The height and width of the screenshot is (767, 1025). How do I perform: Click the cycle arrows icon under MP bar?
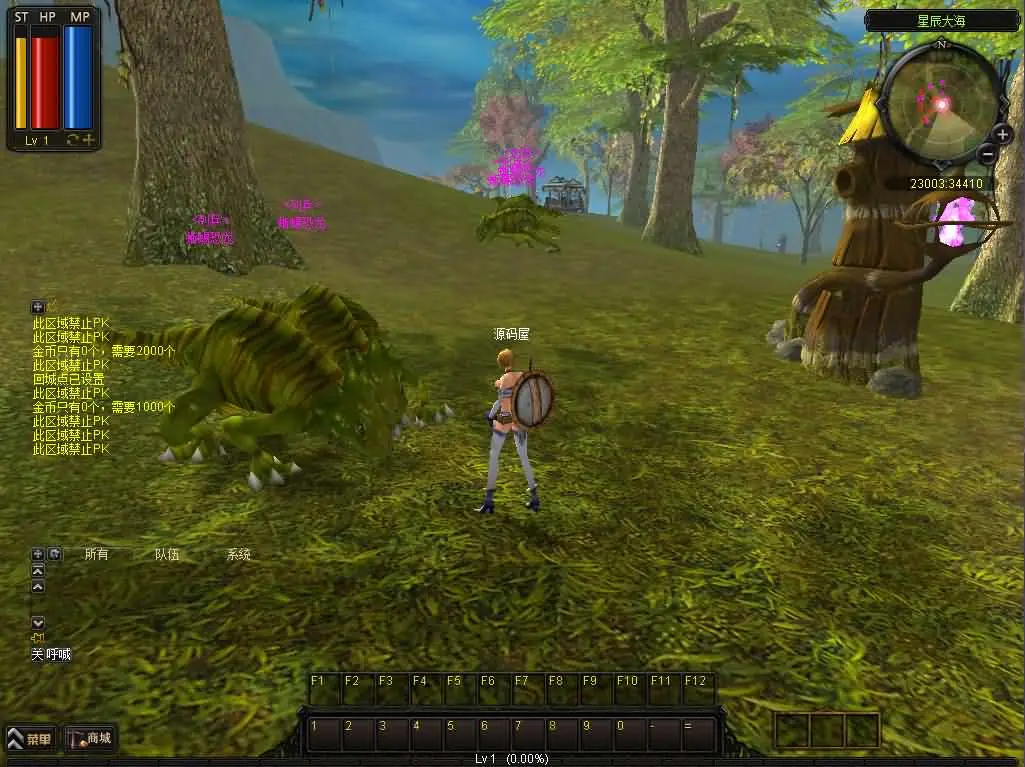73,140
